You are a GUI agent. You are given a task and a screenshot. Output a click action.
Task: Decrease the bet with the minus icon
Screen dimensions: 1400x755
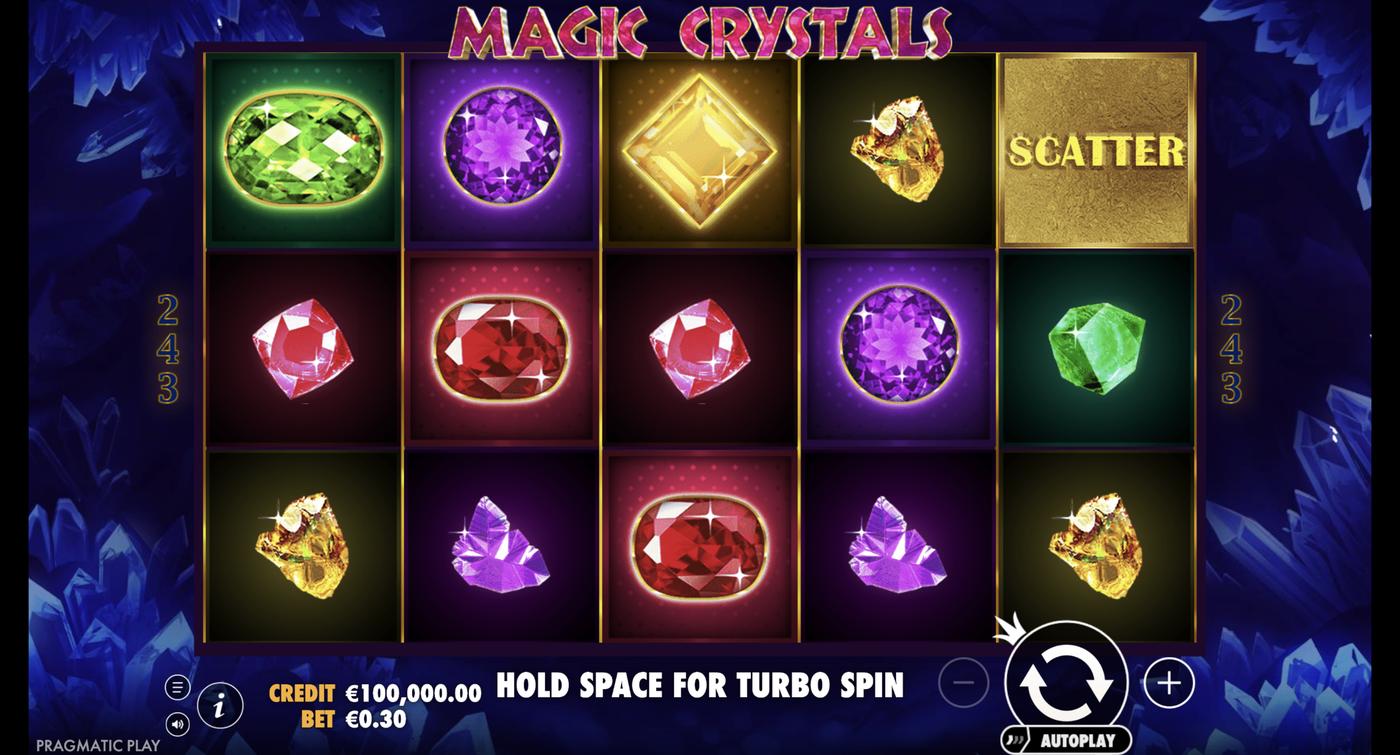(x=963, y=681)
